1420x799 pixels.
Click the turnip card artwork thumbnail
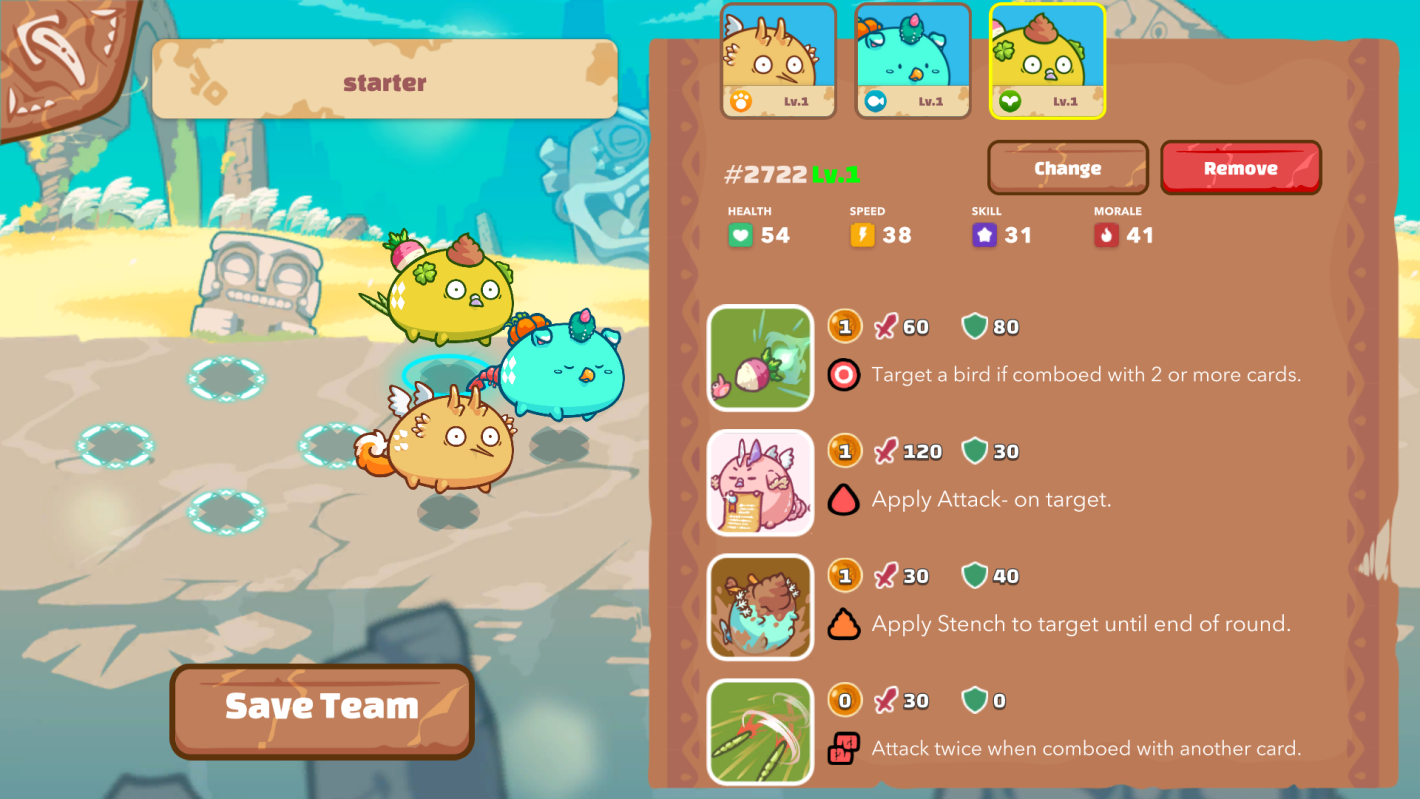[760, 358]
